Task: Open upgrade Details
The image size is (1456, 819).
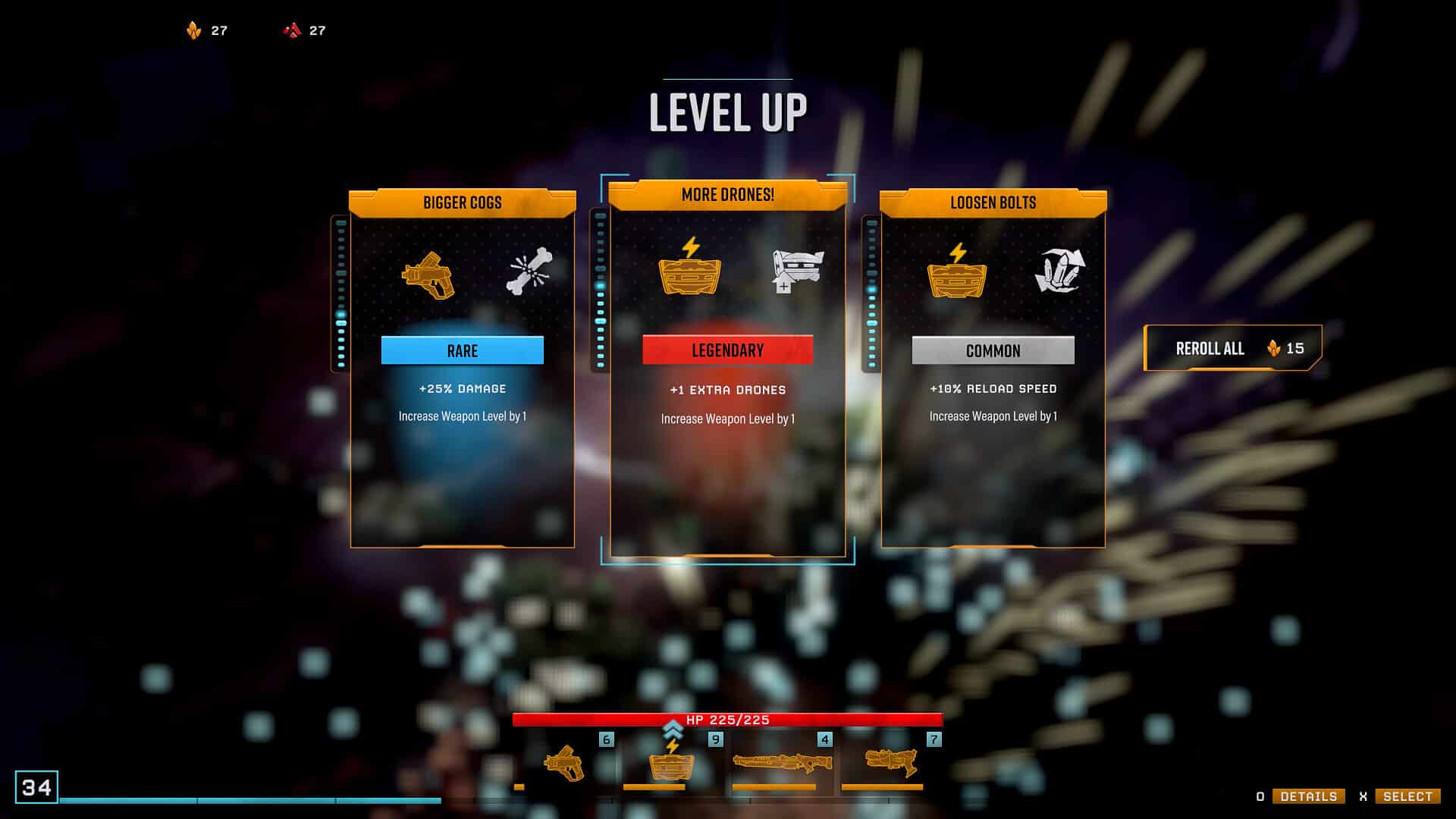Action: (1308, 796)
